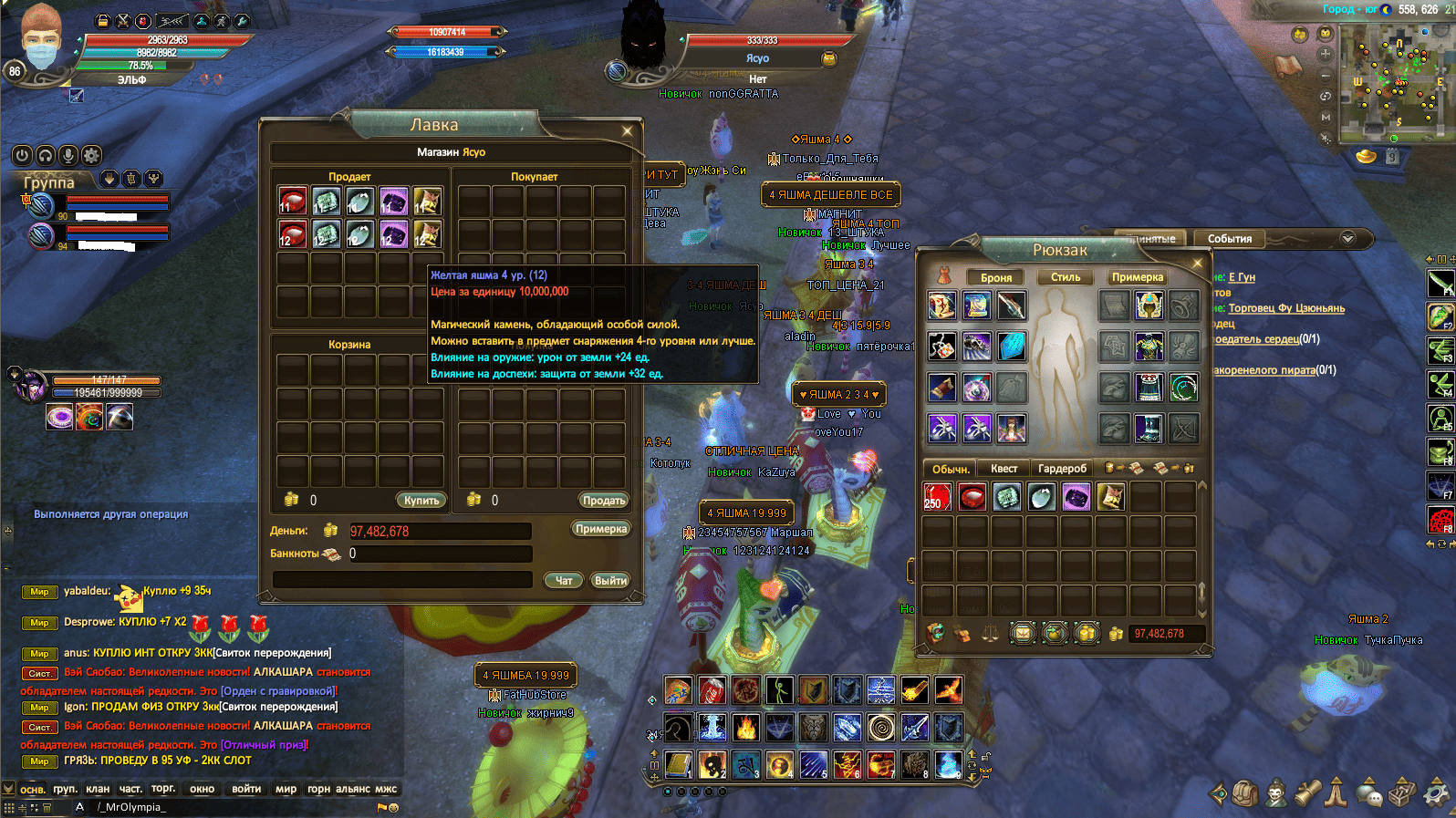This screenshot has width=1456, height=818.
Task: Click the Продать button
Action: click(603, 500)
